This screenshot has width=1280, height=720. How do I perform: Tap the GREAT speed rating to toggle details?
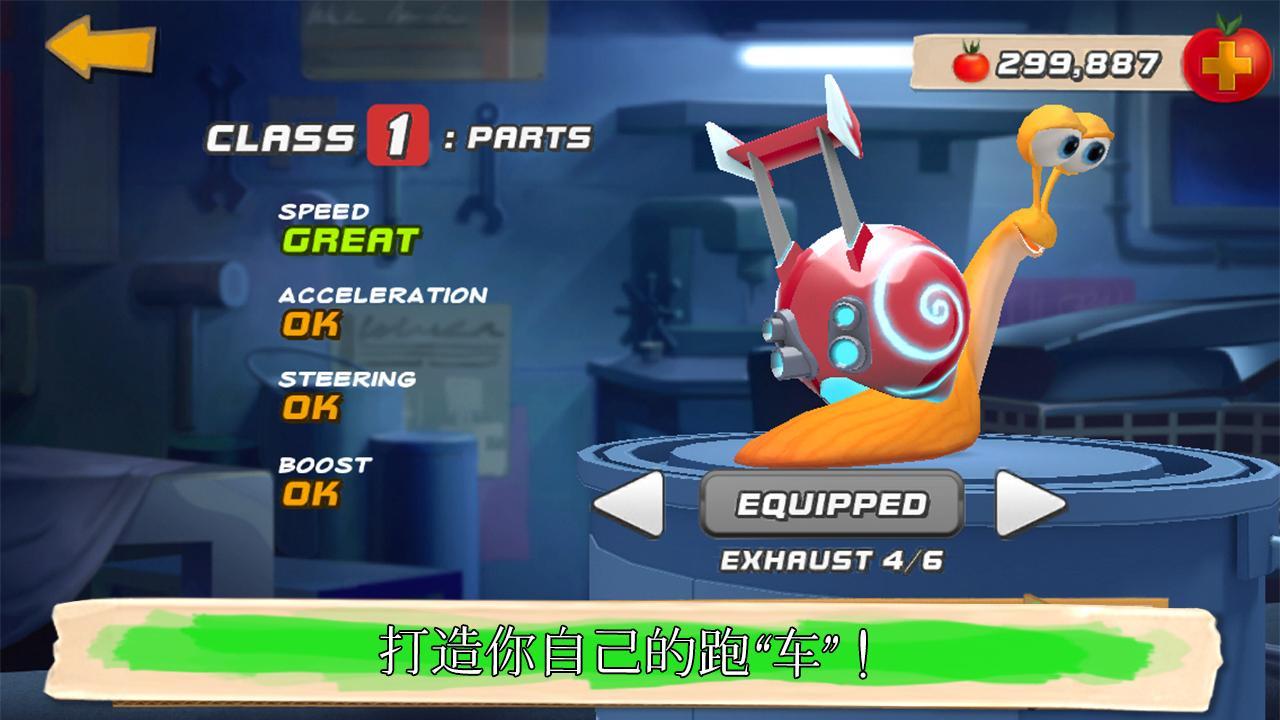[x=350, y=240]
